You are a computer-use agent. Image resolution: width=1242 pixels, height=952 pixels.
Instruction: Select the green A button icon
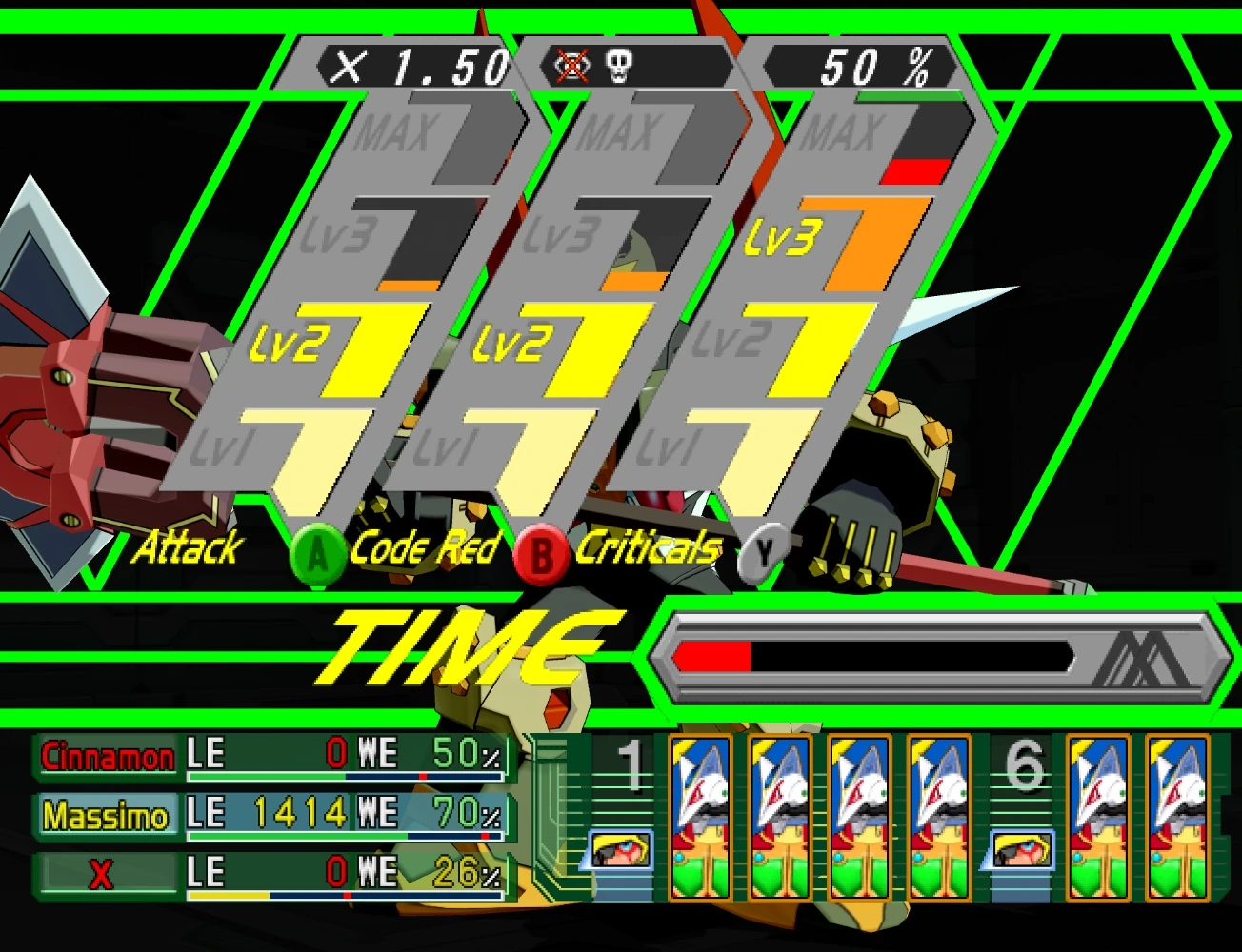coord(318,552)
